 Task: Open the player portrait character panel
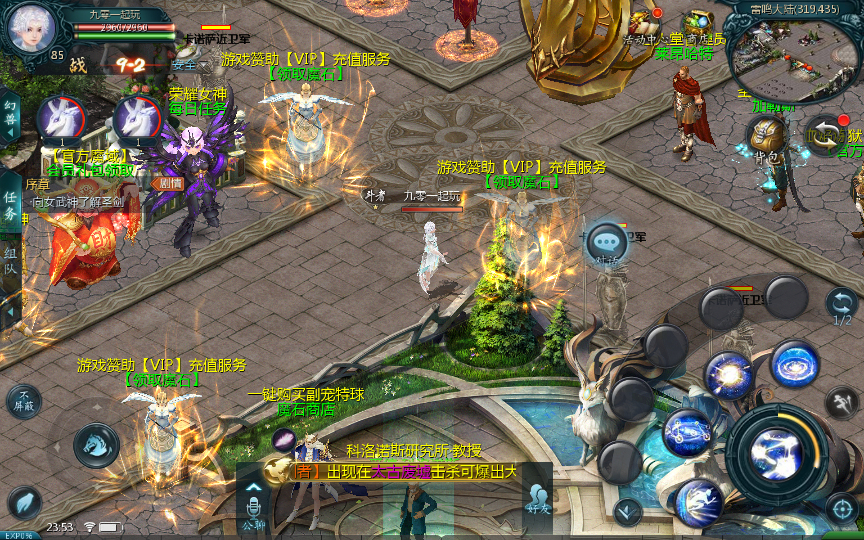click(29, 29)
